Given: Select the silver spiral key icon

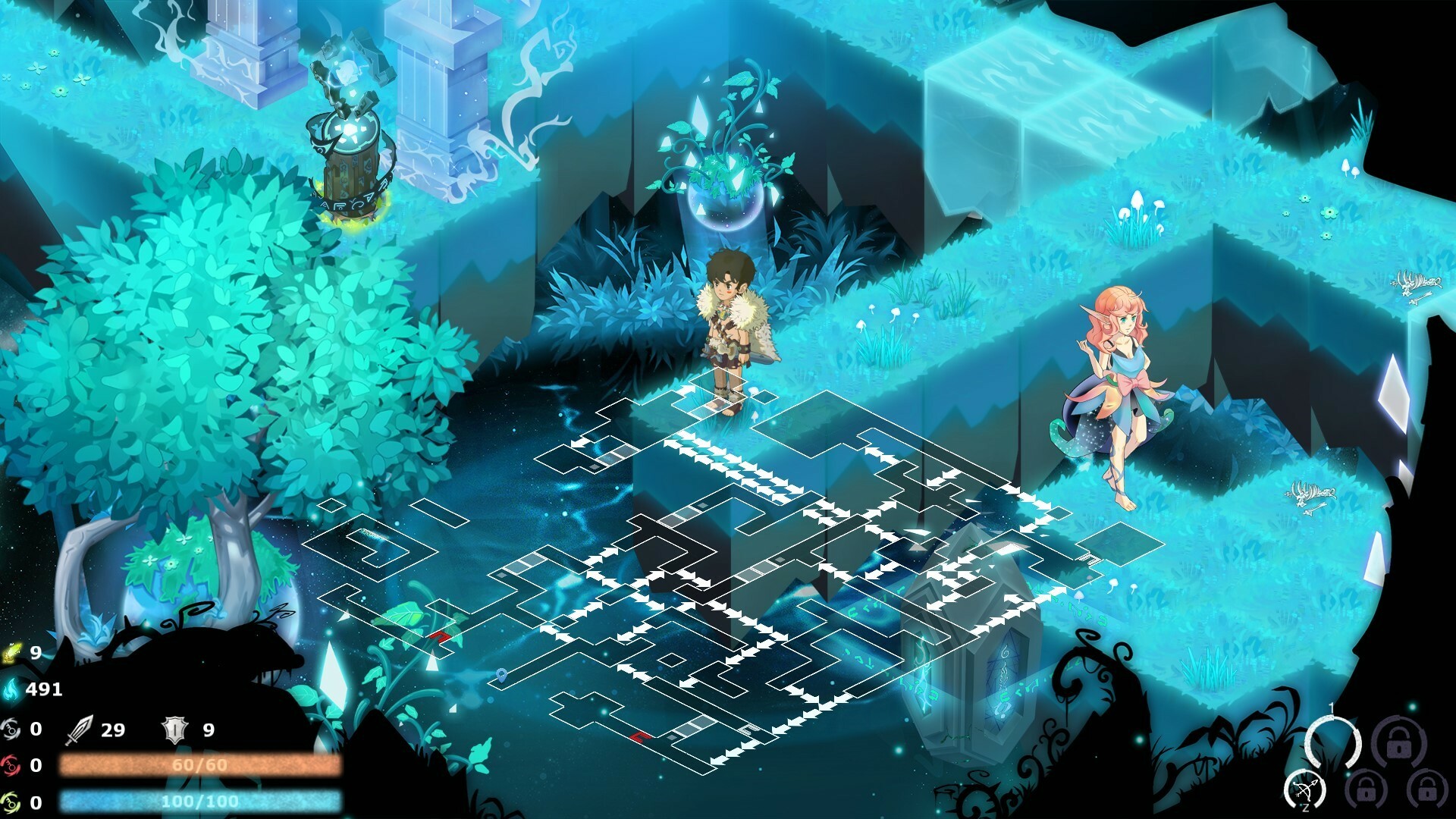Looking at the screenshot, I should tap(11, 730).
